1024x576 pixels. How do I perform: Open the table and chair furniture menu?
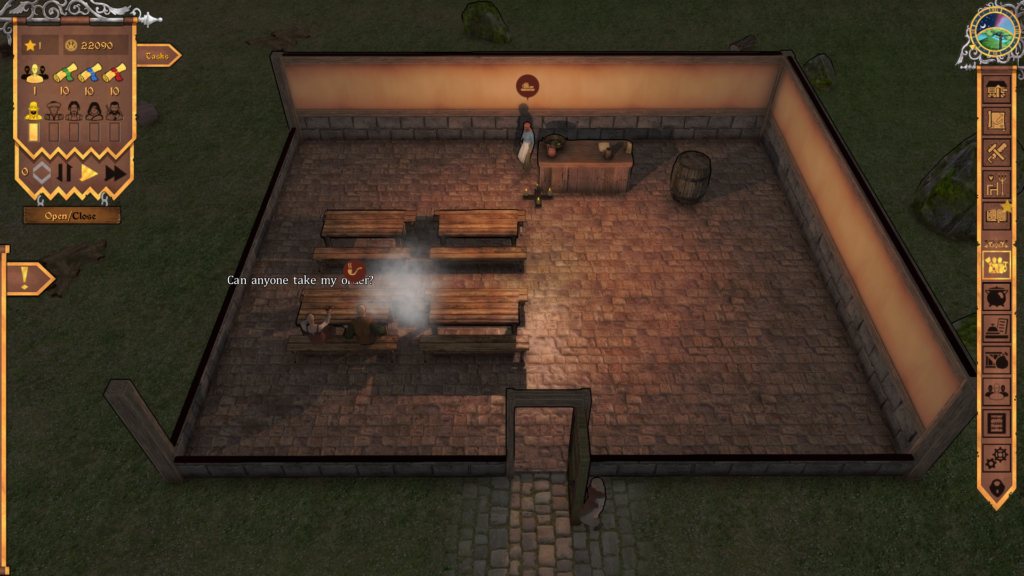[996, 183]
